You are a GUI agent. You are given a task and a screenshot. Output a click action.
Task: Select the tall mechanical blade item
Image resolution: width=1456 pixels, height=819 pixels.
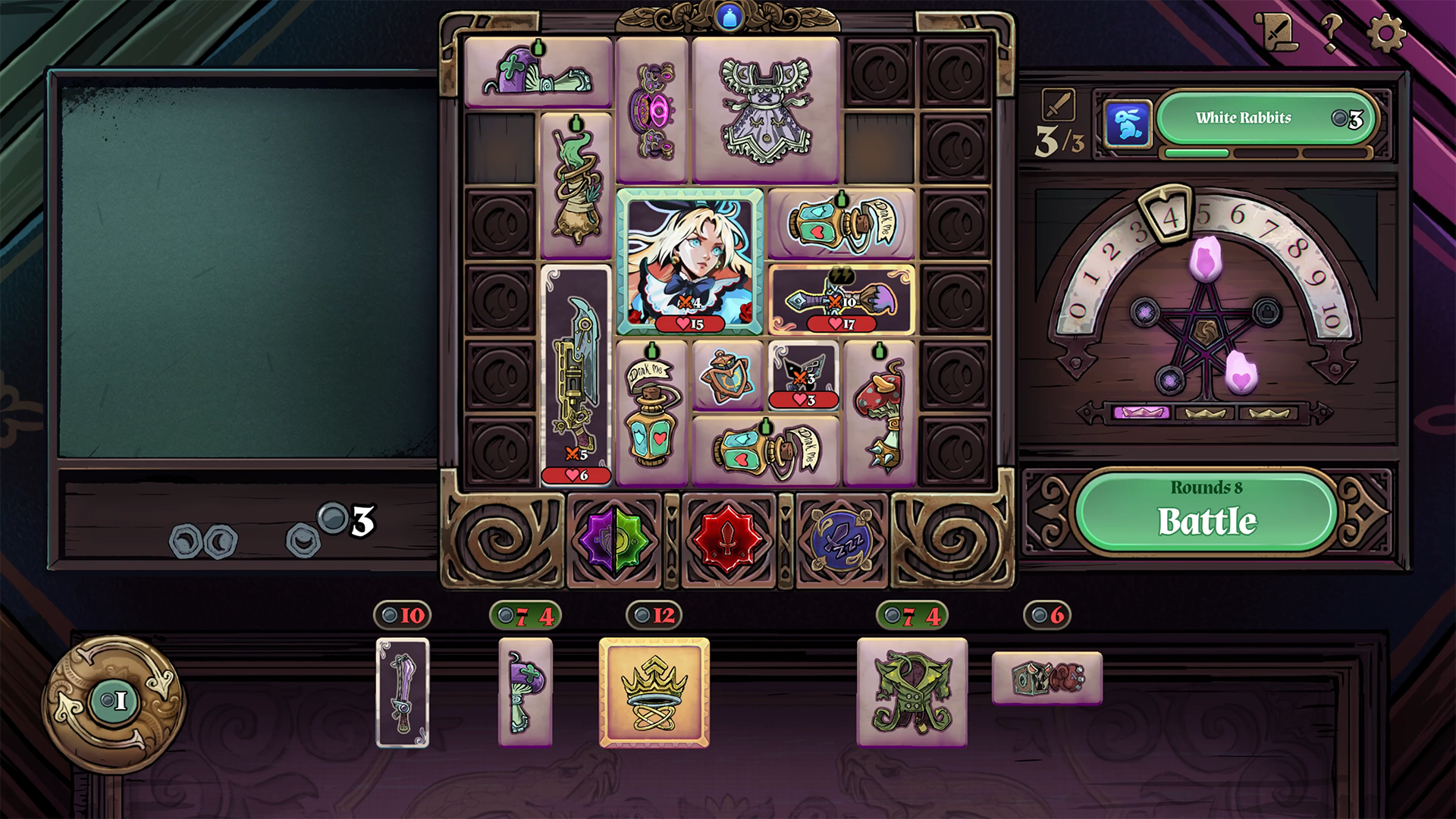(x=576, y=375)
